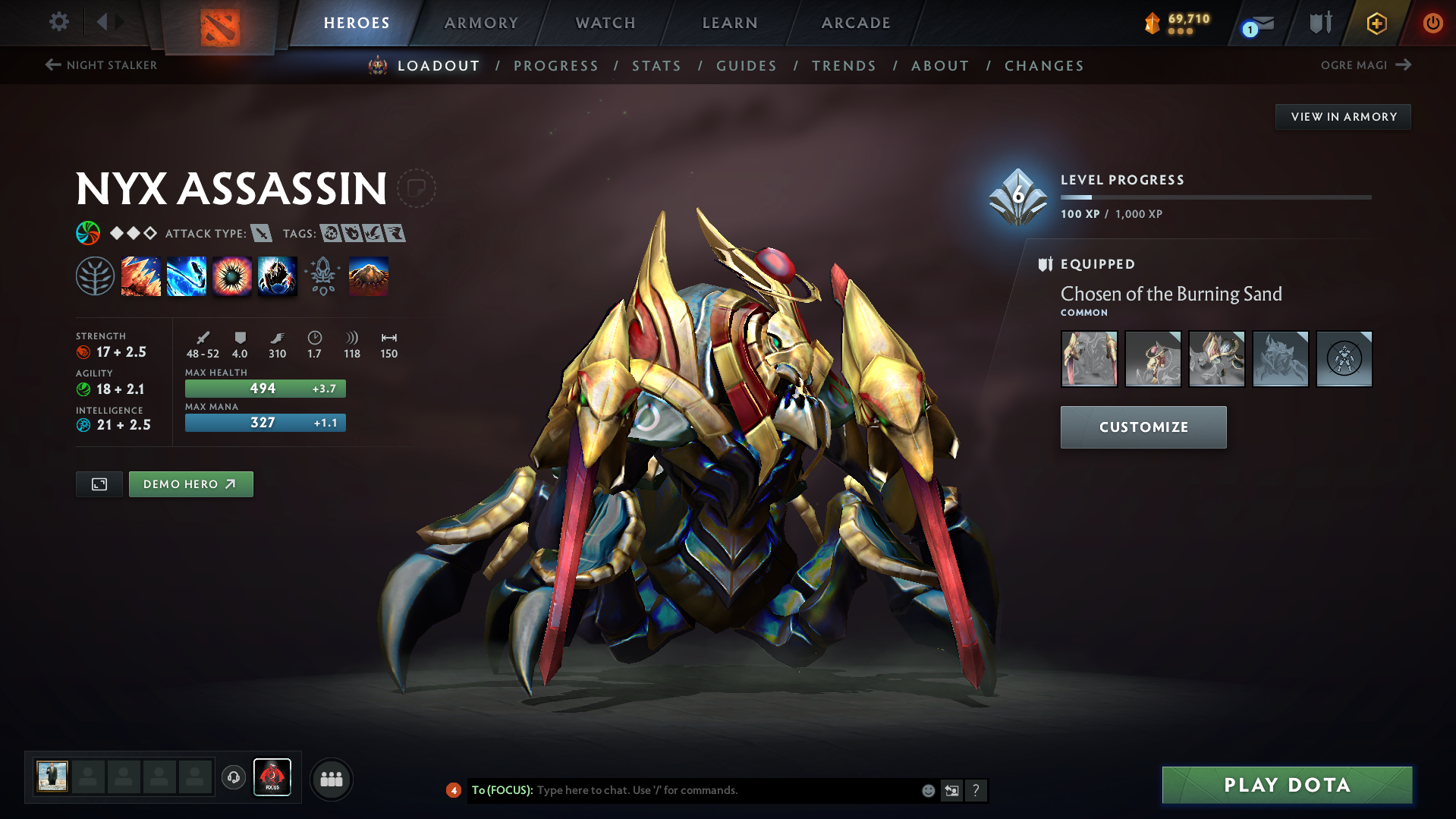Toggle the melee attack type filter

tap(263, 233)
